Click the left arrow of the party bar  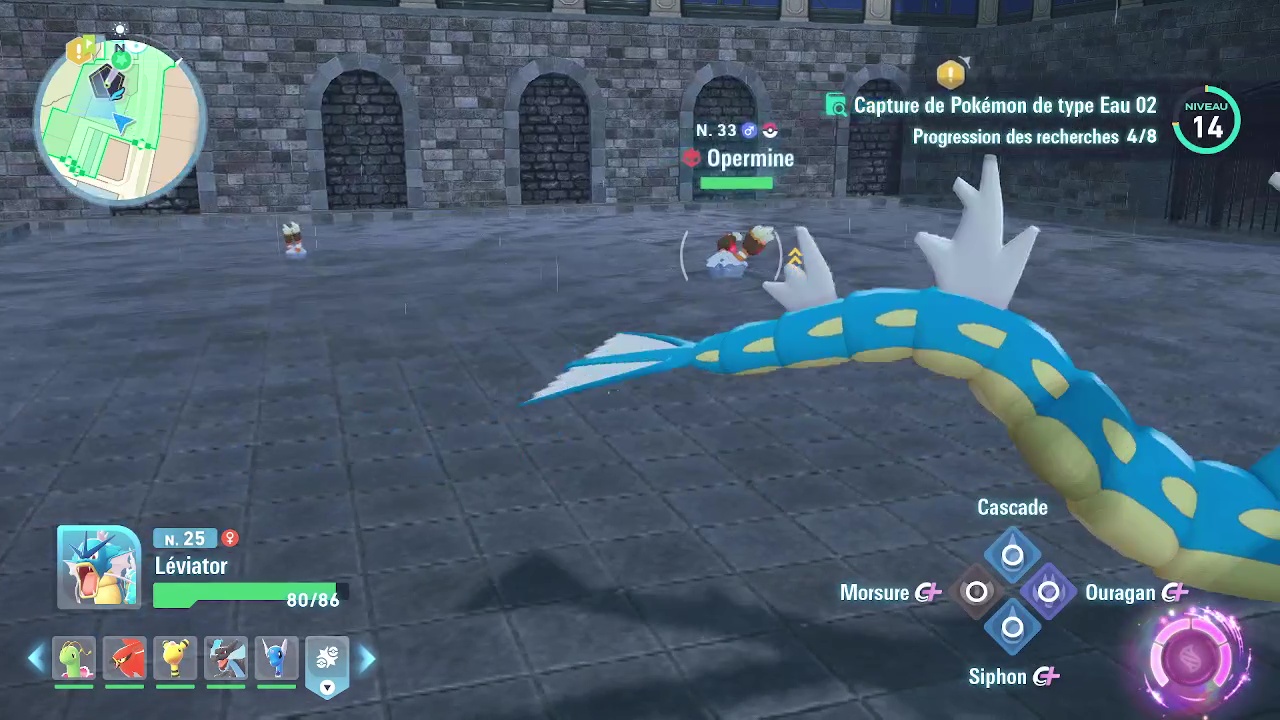coord(36,657)
